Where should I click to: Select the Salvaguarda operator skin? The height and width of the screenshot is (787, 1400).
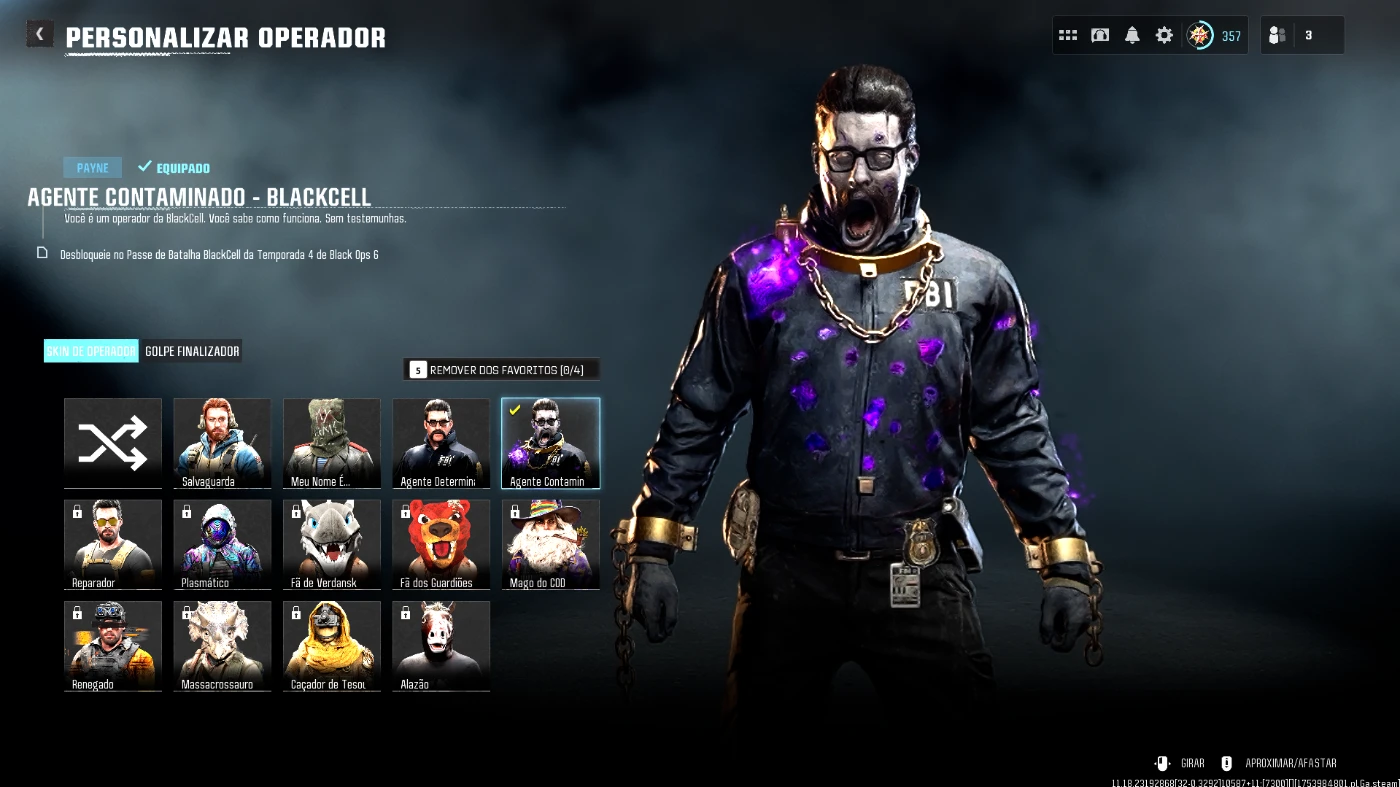pos(222,443)
